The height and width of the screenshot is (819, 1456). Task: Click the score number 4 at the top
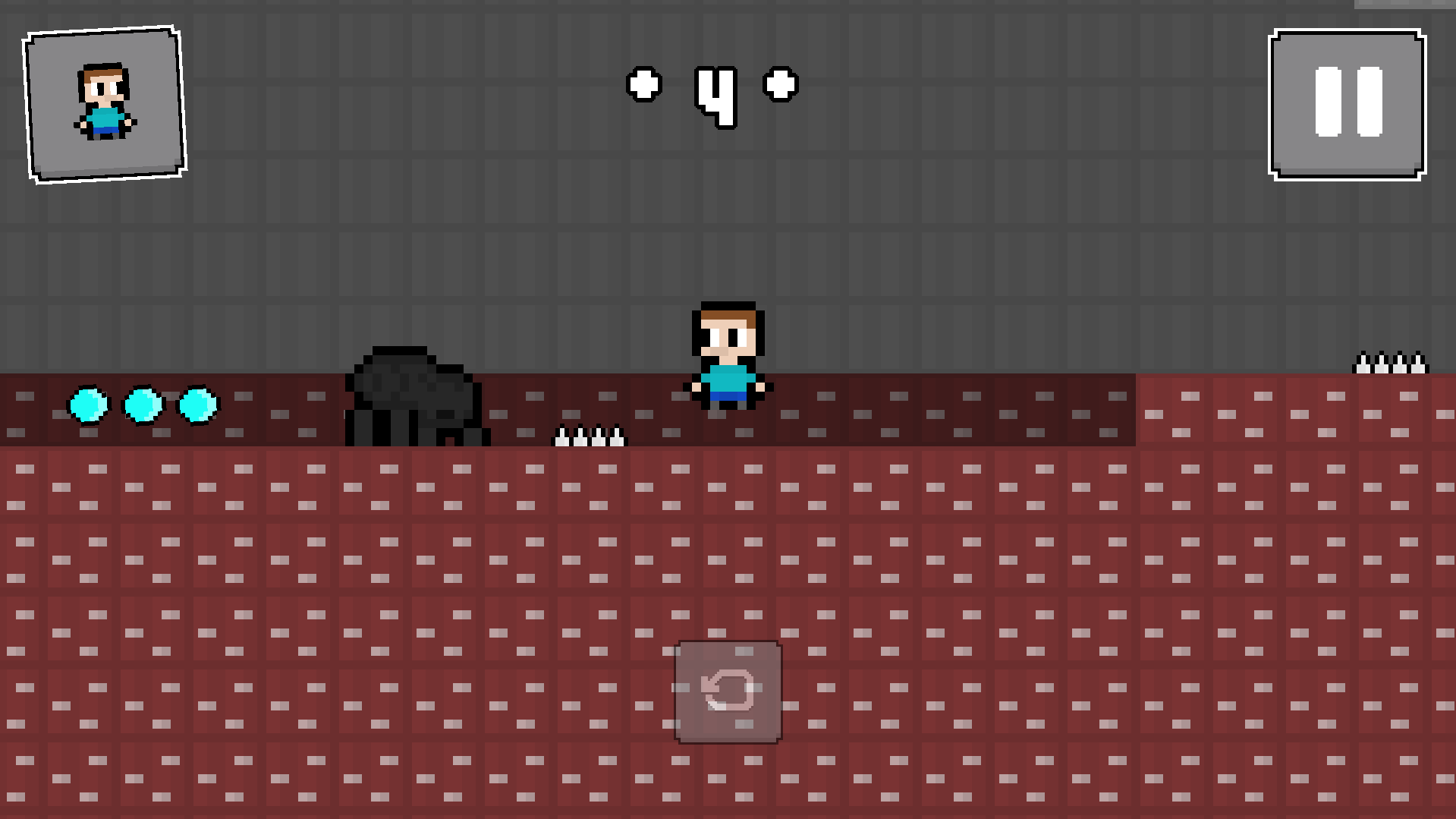(717, 95)
